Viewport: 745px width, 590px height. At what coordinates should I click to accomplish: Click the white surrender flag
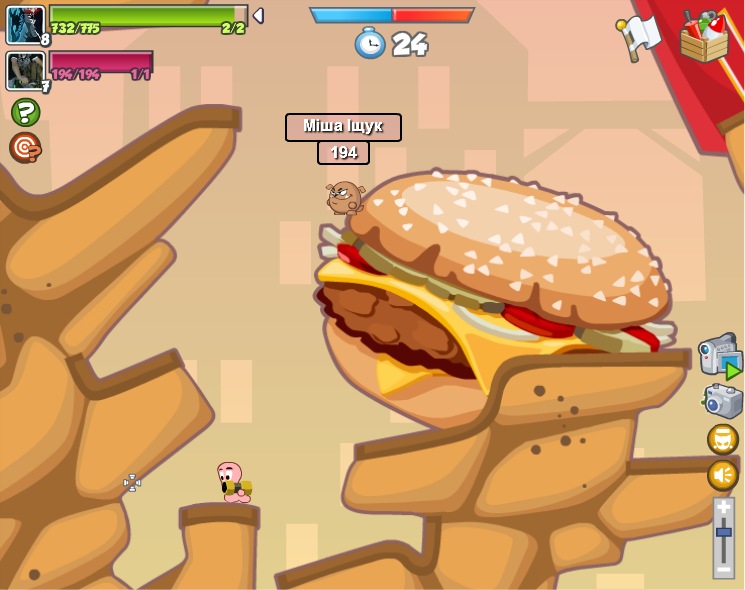tap(638, 37)
